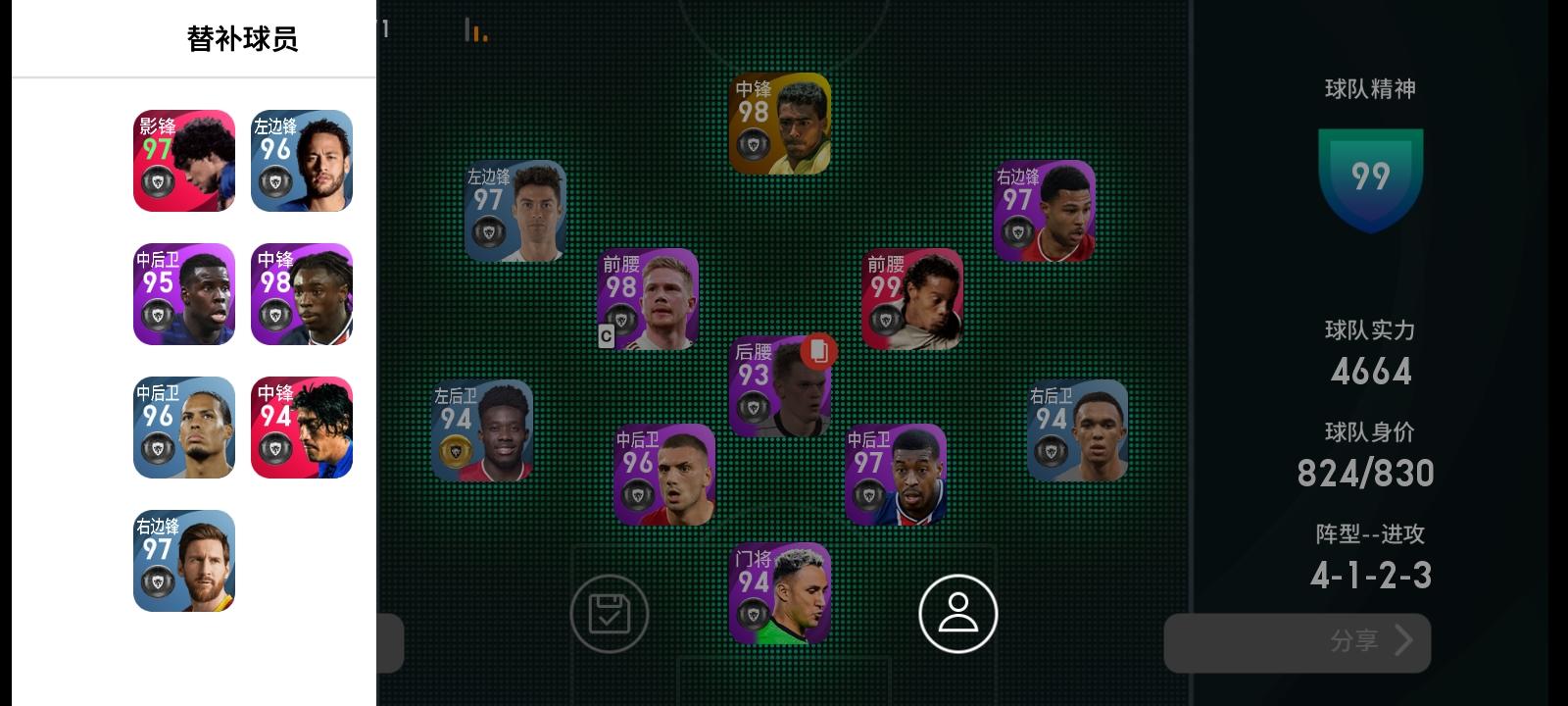
Task: Open formation selector showing 4-1-2-3
Action: pos(1371,574)
